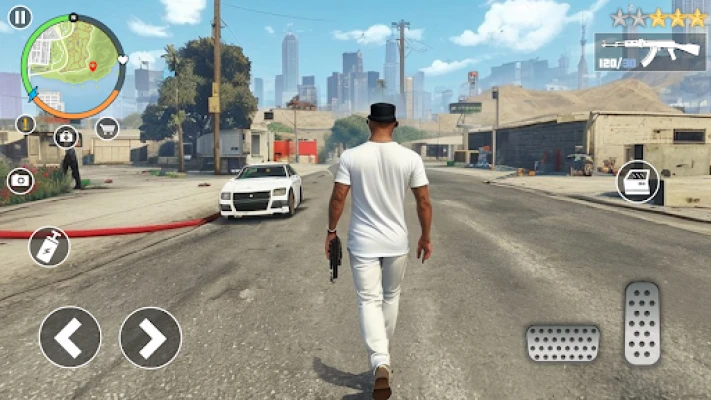Pause the game with the pause button
711x400 pixels.
click(x=19, y=17)
